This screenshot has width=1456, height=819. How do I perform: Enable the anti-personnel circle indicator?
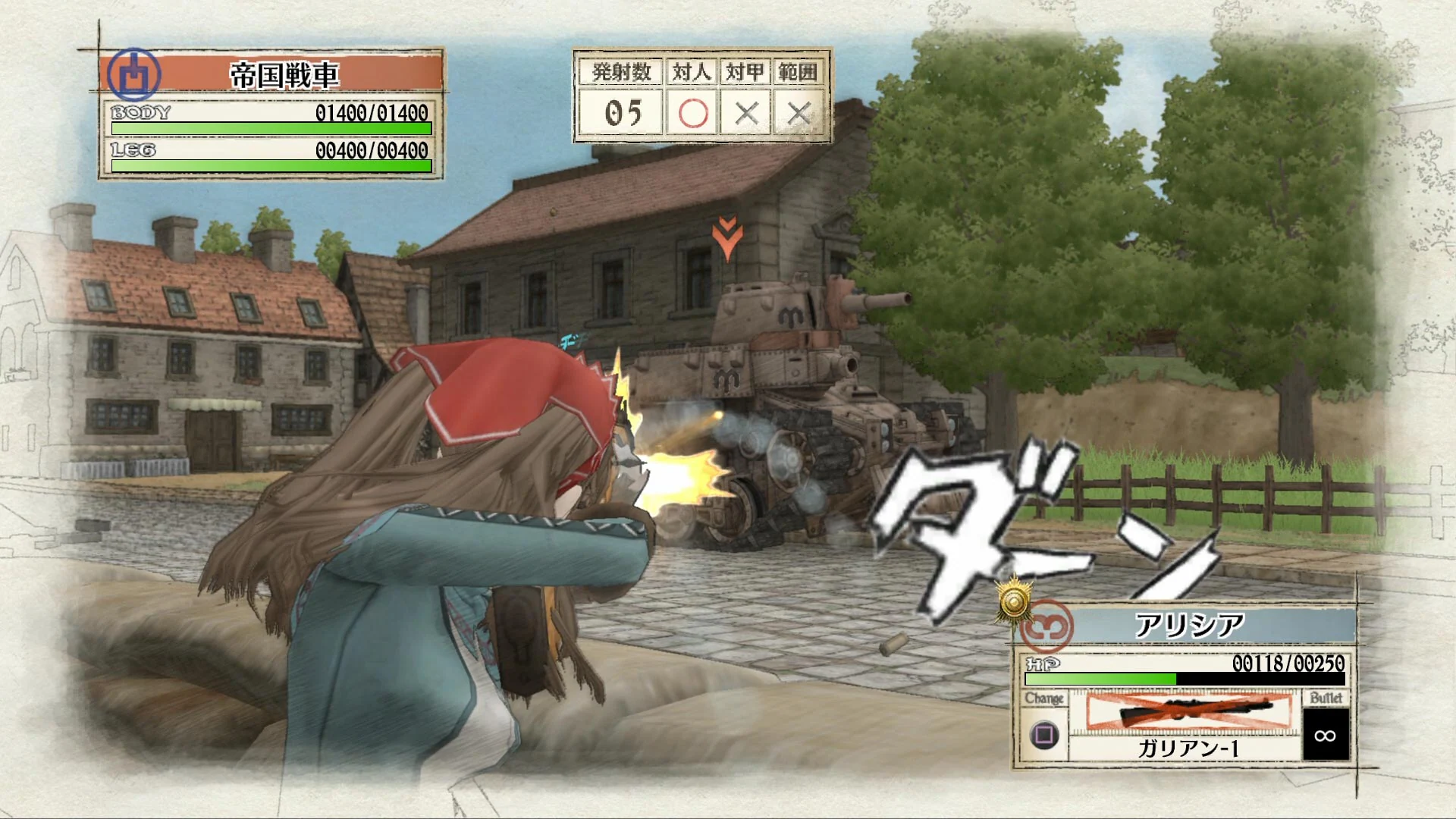pos(692,114)
